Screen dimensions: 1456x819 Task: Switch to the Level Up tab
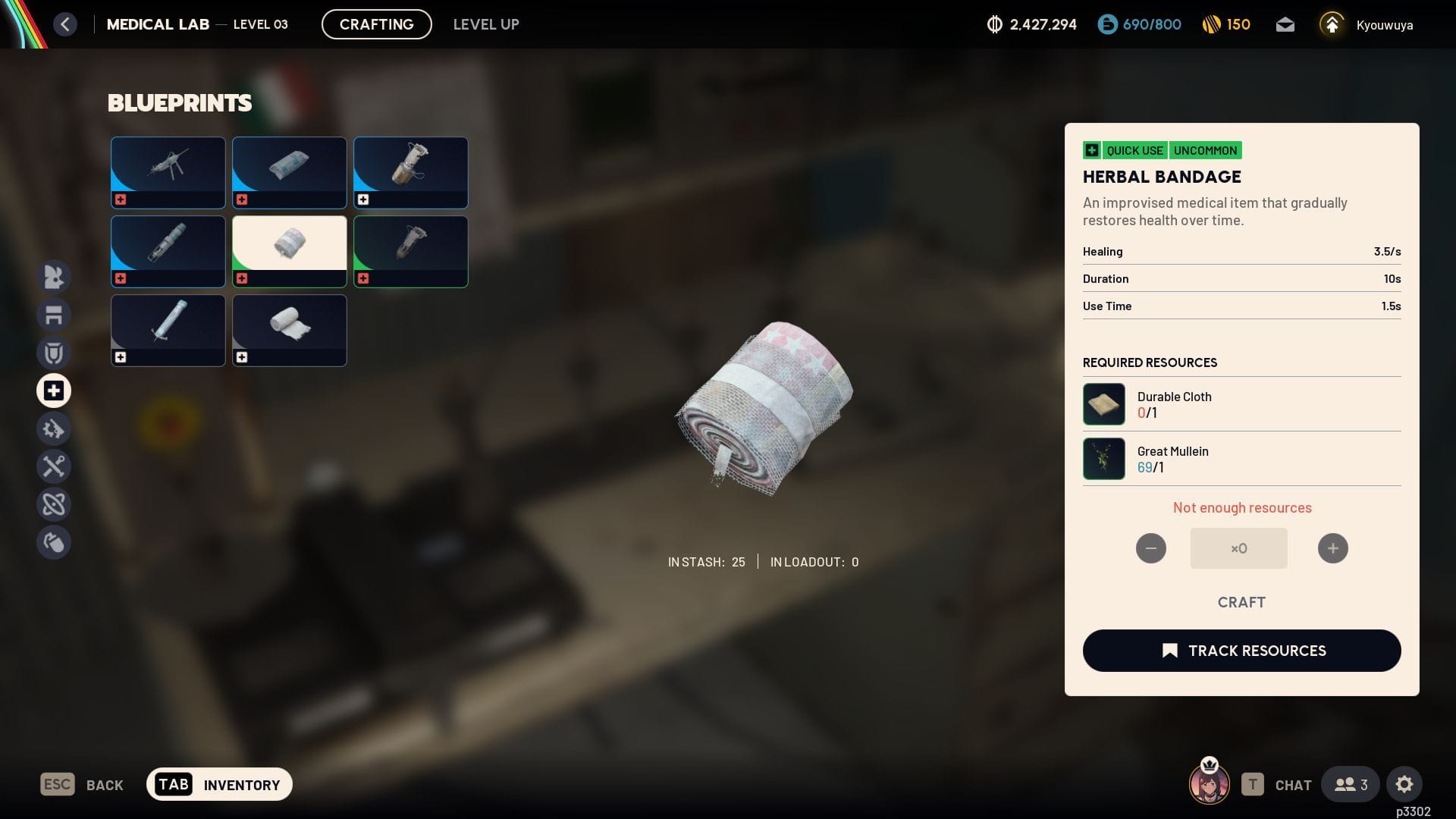[486, 24]
